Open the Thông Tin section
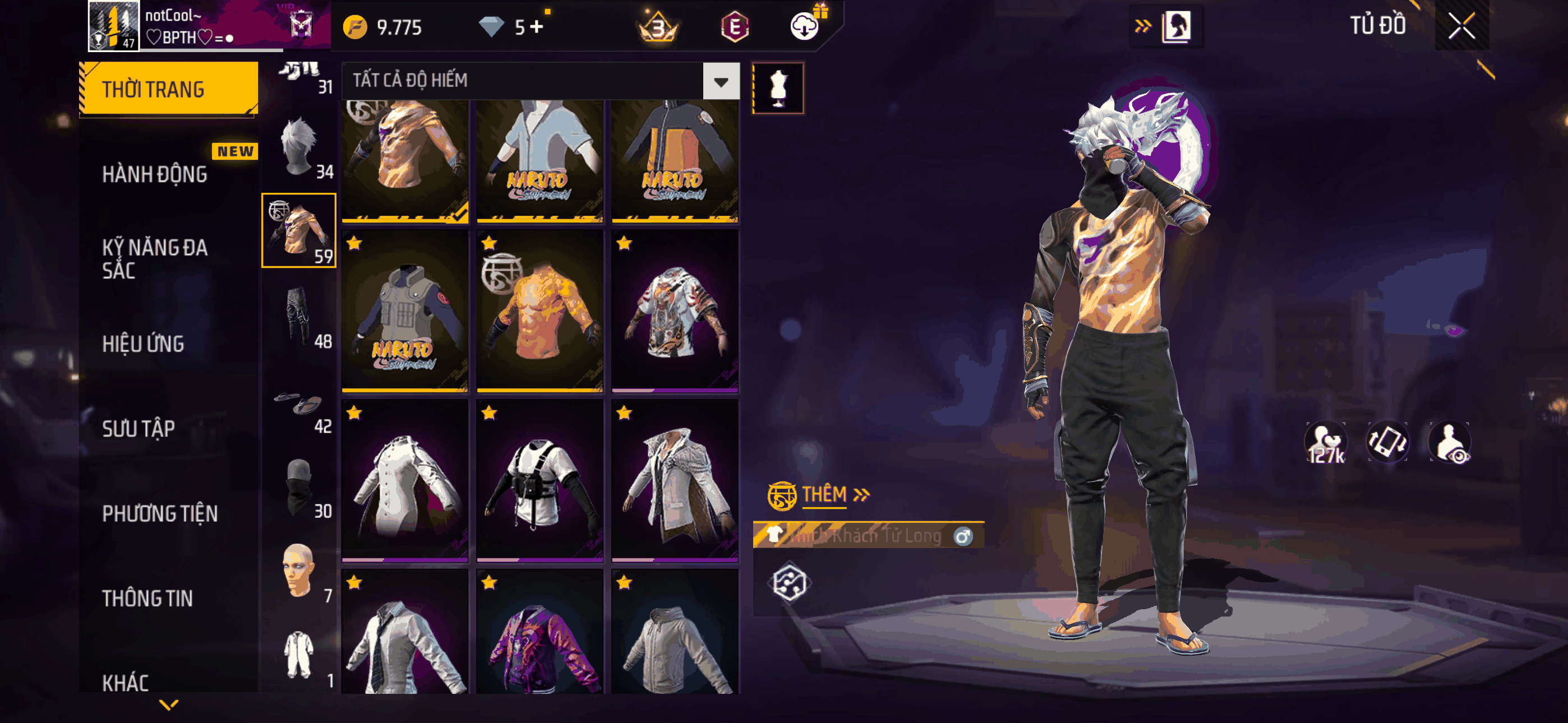 pos(147,598)
